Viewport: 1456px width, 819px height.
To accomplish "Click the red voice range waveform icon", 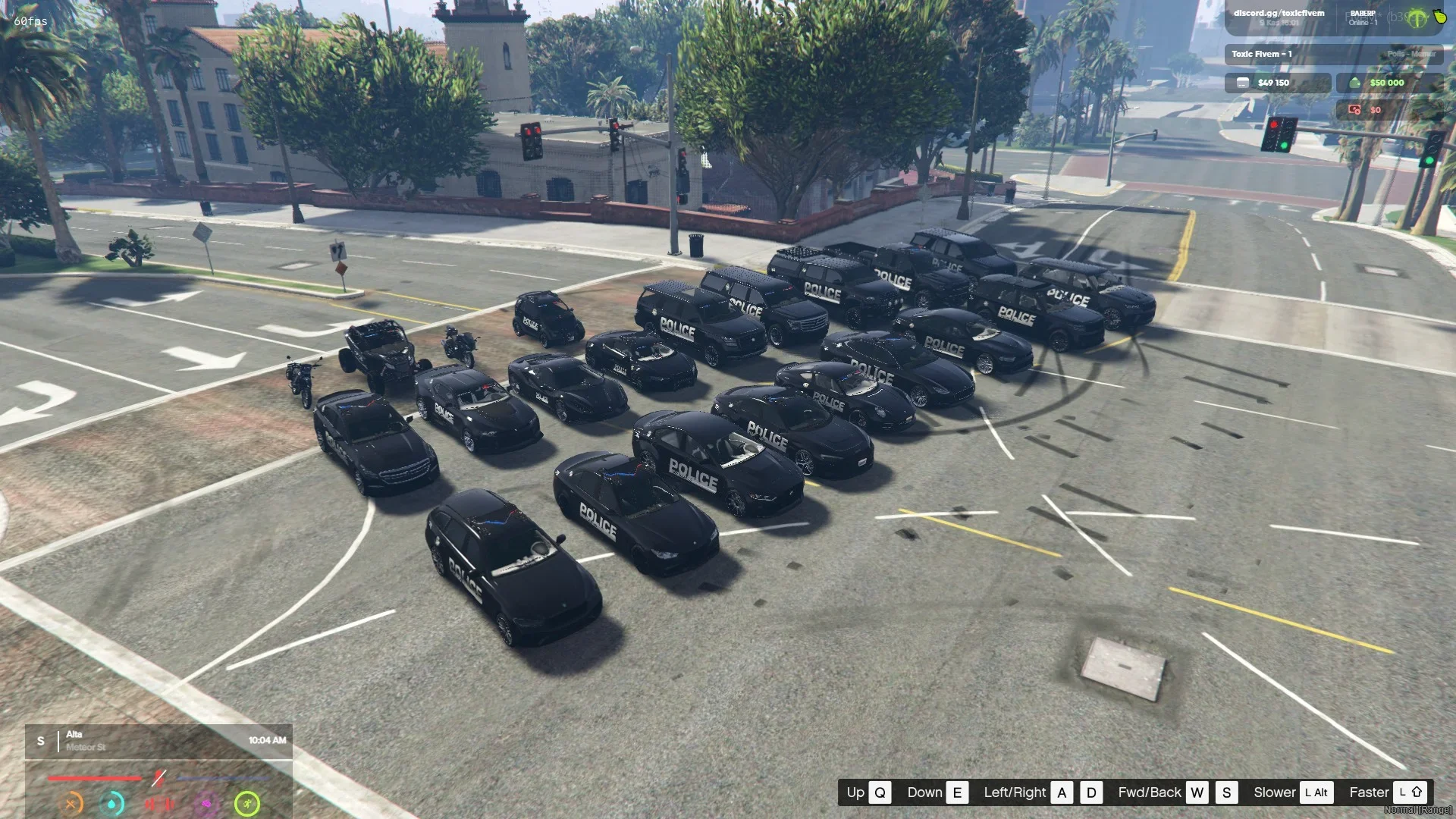I will click(159, 803).
